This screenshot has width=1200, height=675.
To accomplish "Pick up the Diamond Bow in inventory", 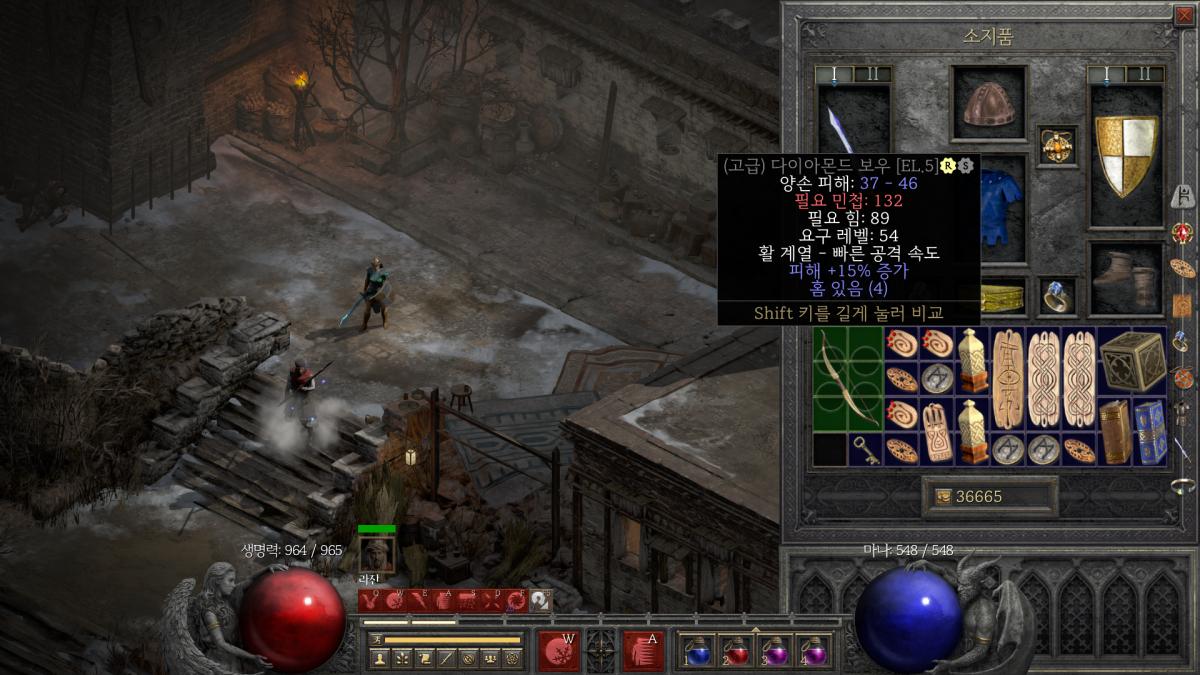I will point(846,378).
